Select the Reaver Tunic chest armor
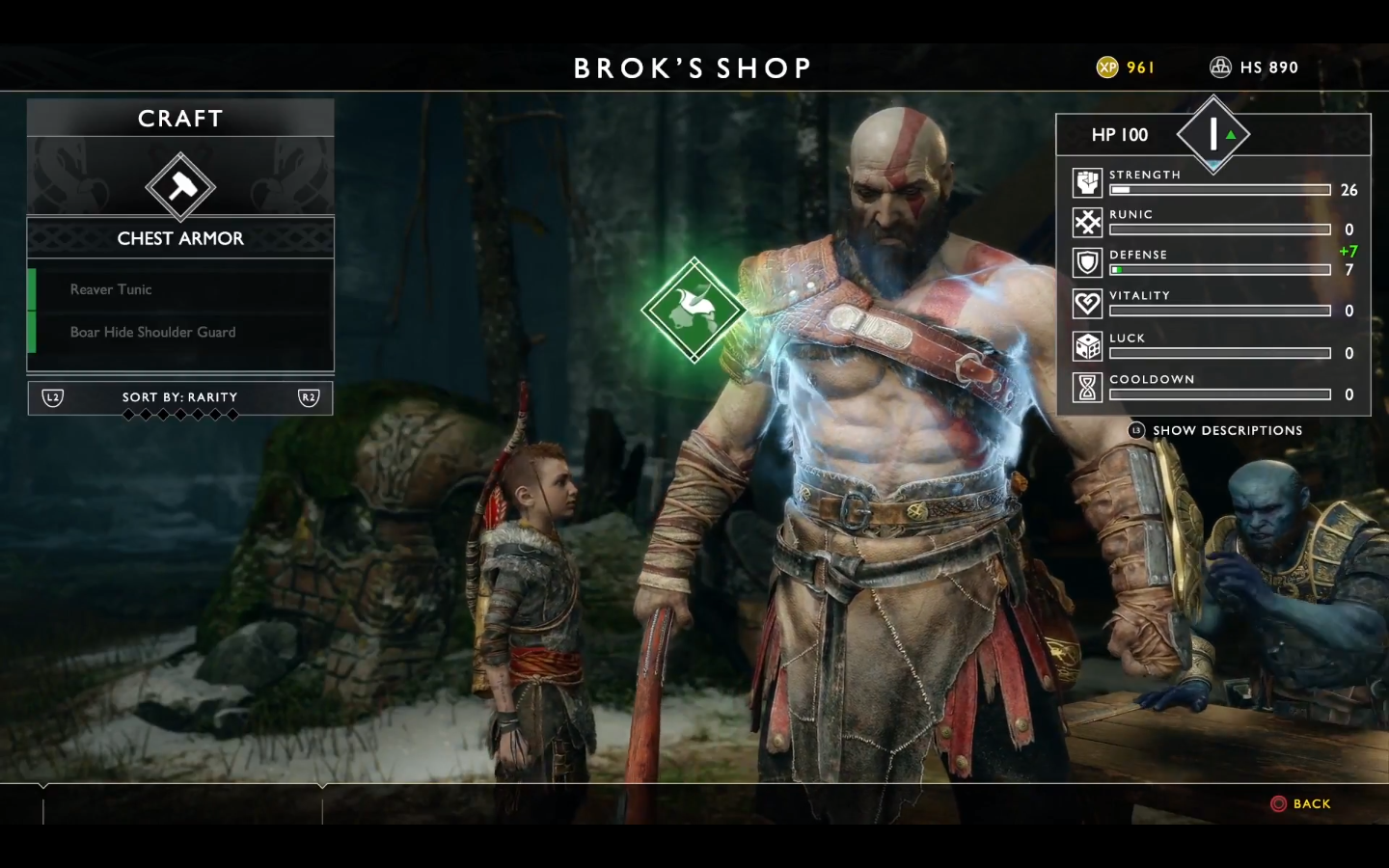1389x868 pixels. tap(180, 289)
